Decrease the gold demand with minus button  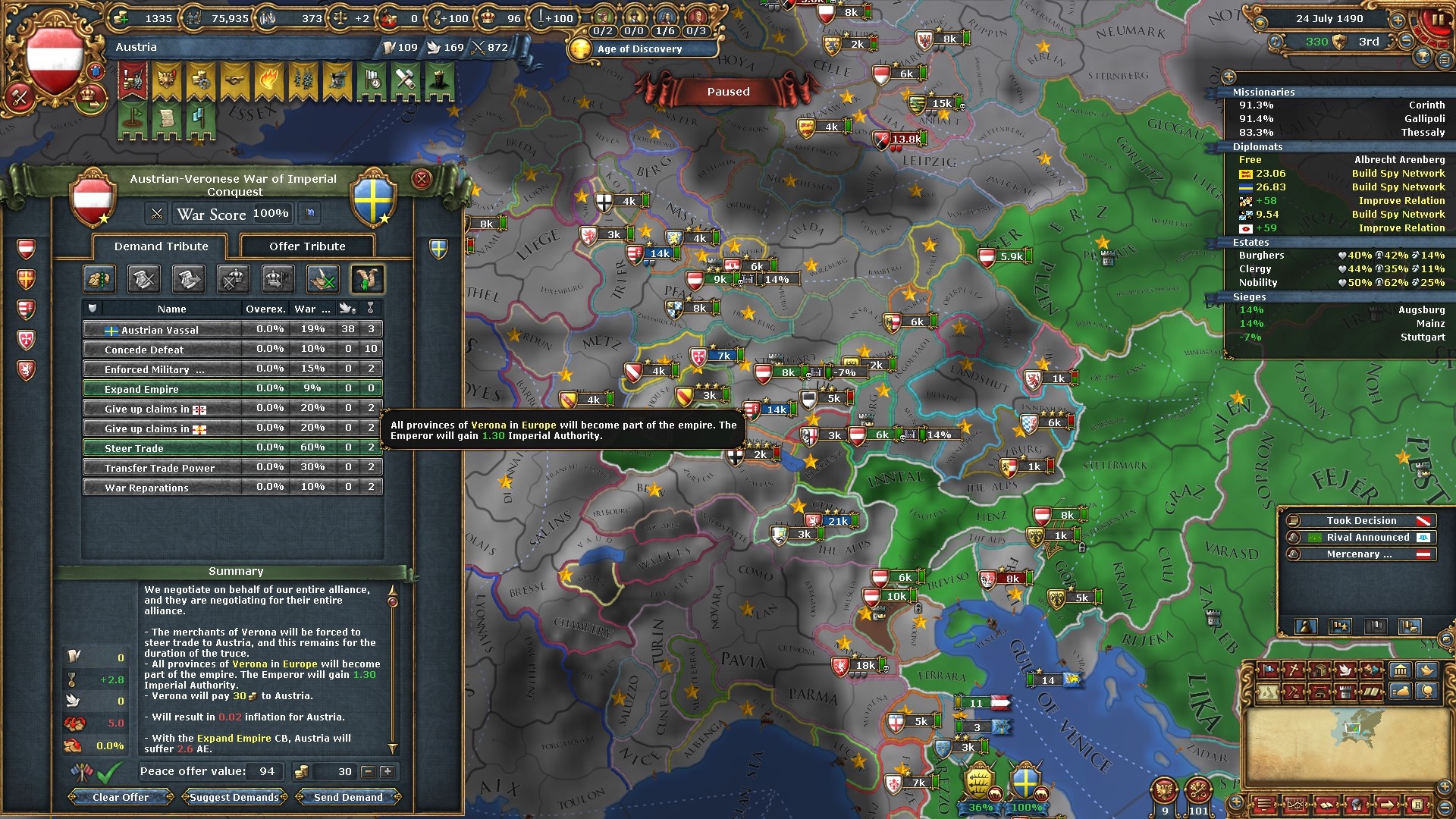click(x=369, y=772)
